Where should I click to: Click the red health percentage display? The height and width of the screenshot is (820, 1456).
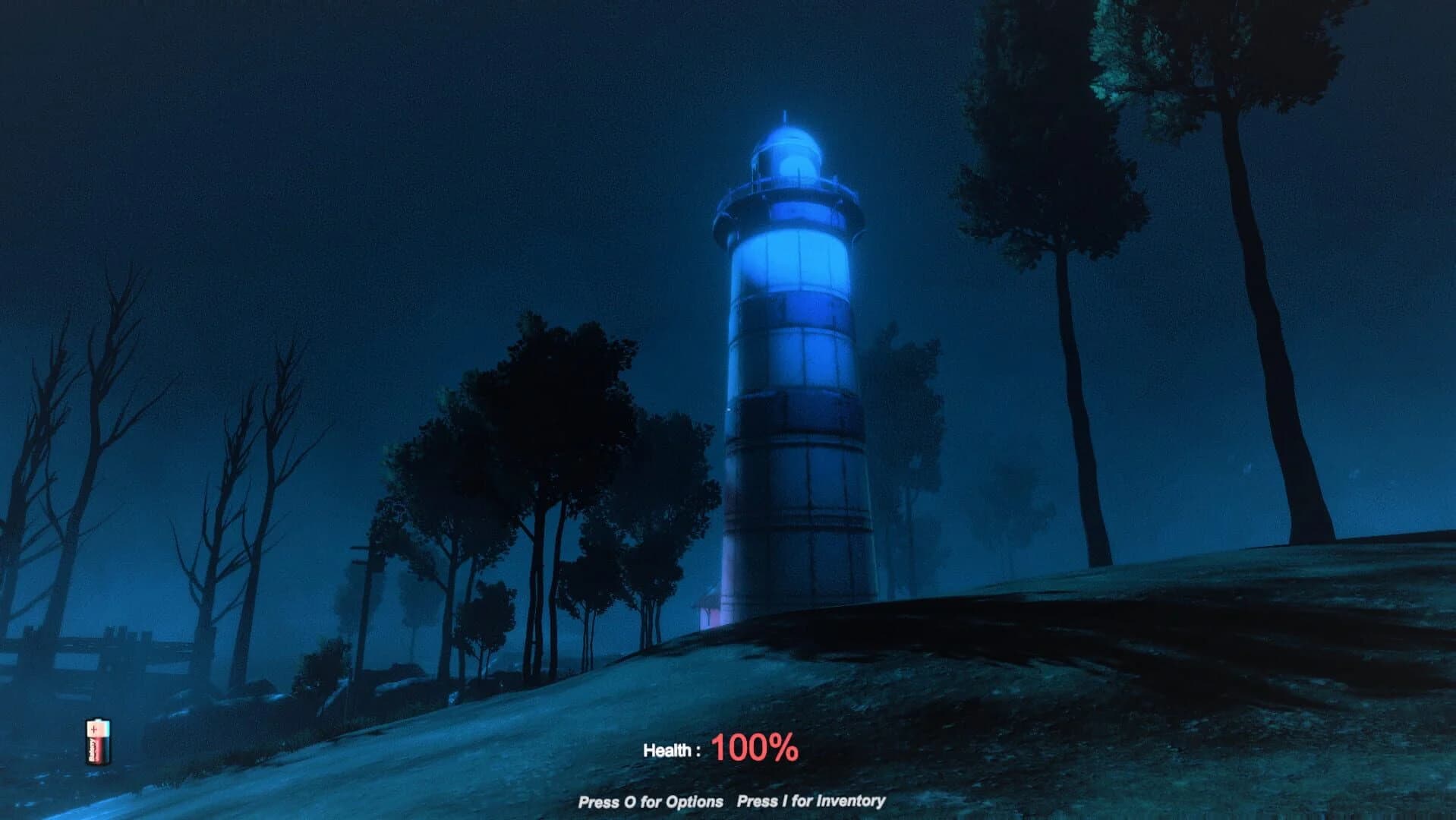755,748
